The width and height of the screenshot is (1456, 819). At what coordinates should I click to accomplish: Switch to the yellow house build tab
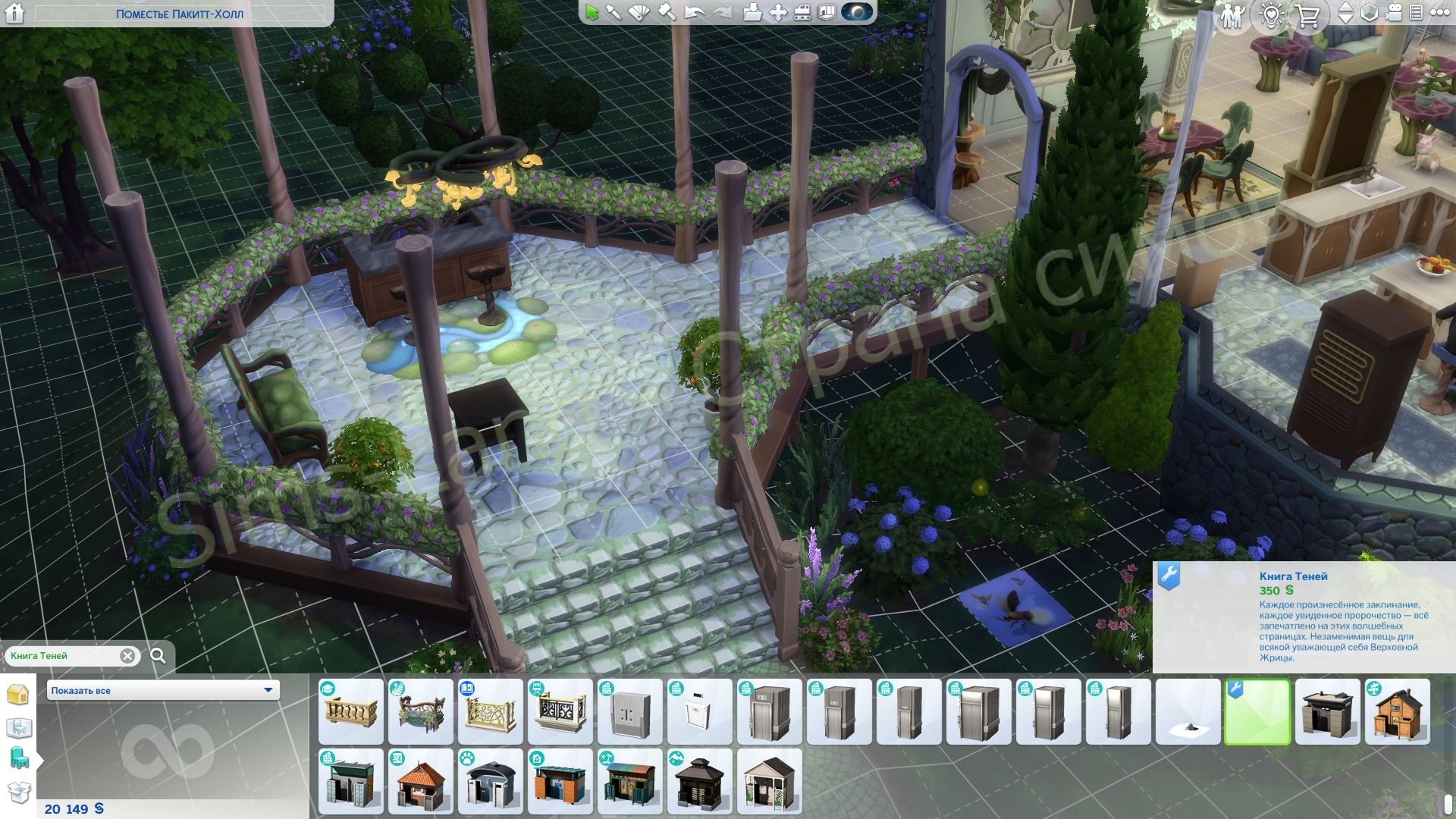coord(18,695)
